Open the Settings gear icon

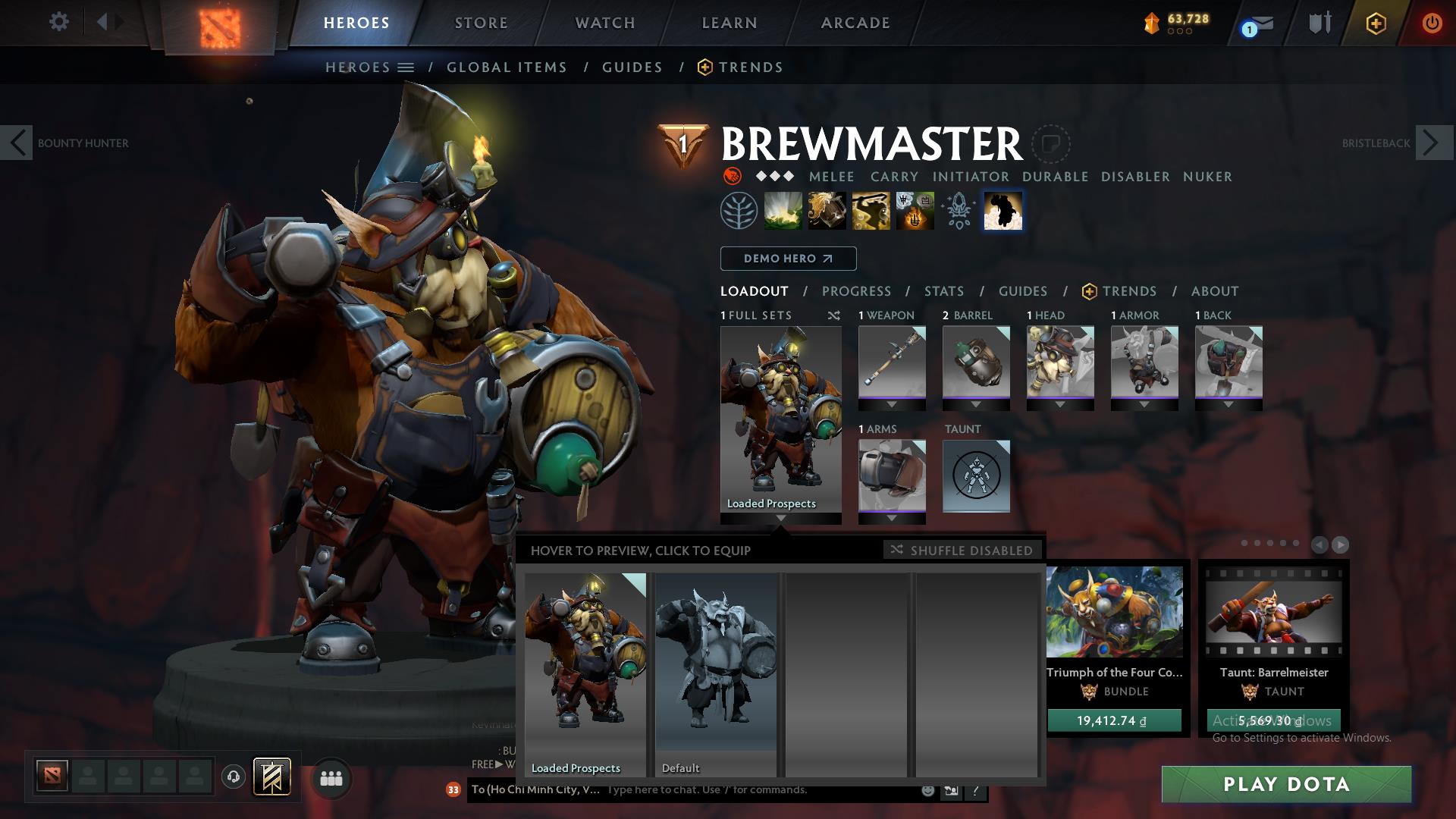(x=59, y=22)
